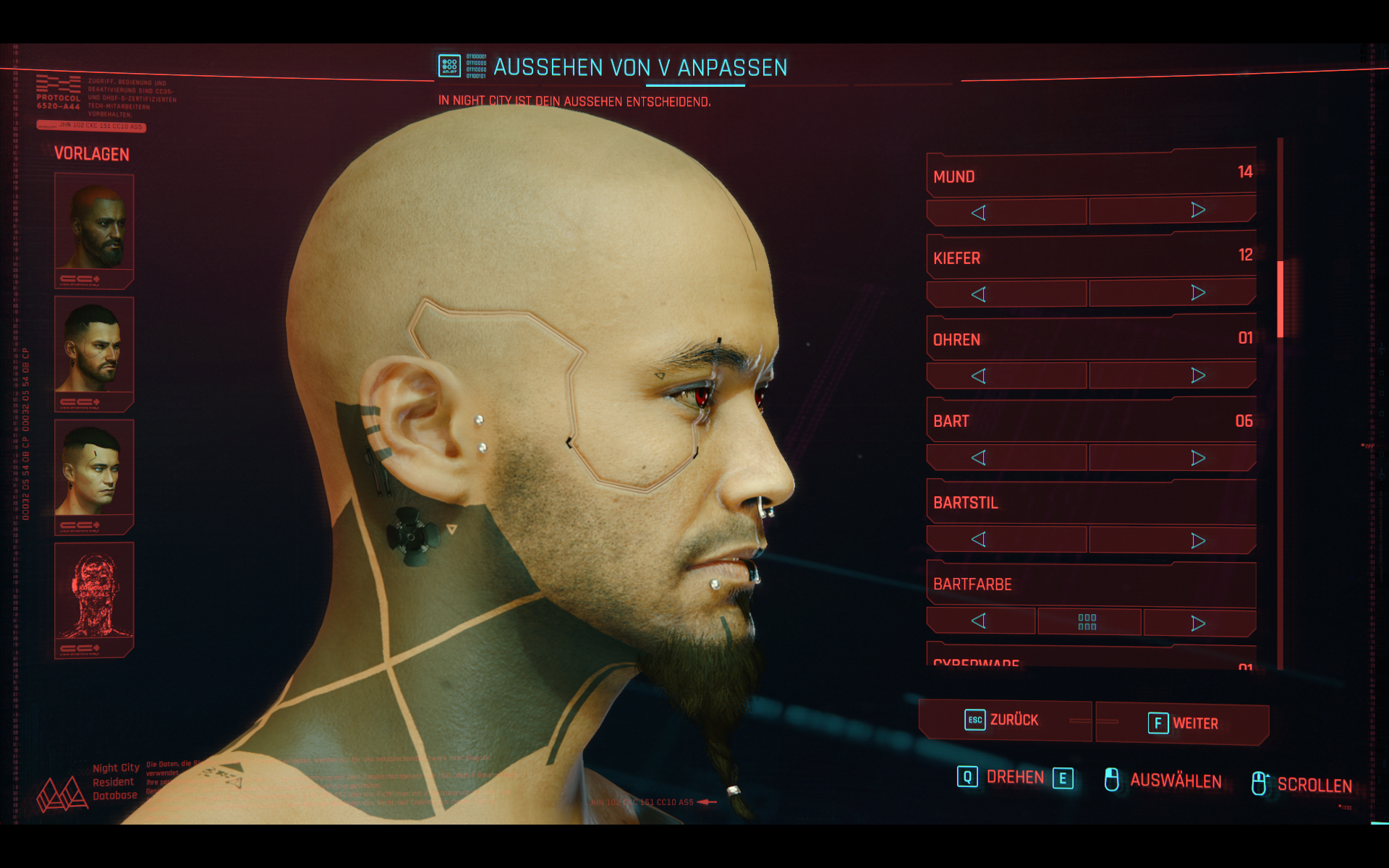Select previous Mund option with left arrow
The width and height of the screenshot is (1389, 868).
click(979, 213)
